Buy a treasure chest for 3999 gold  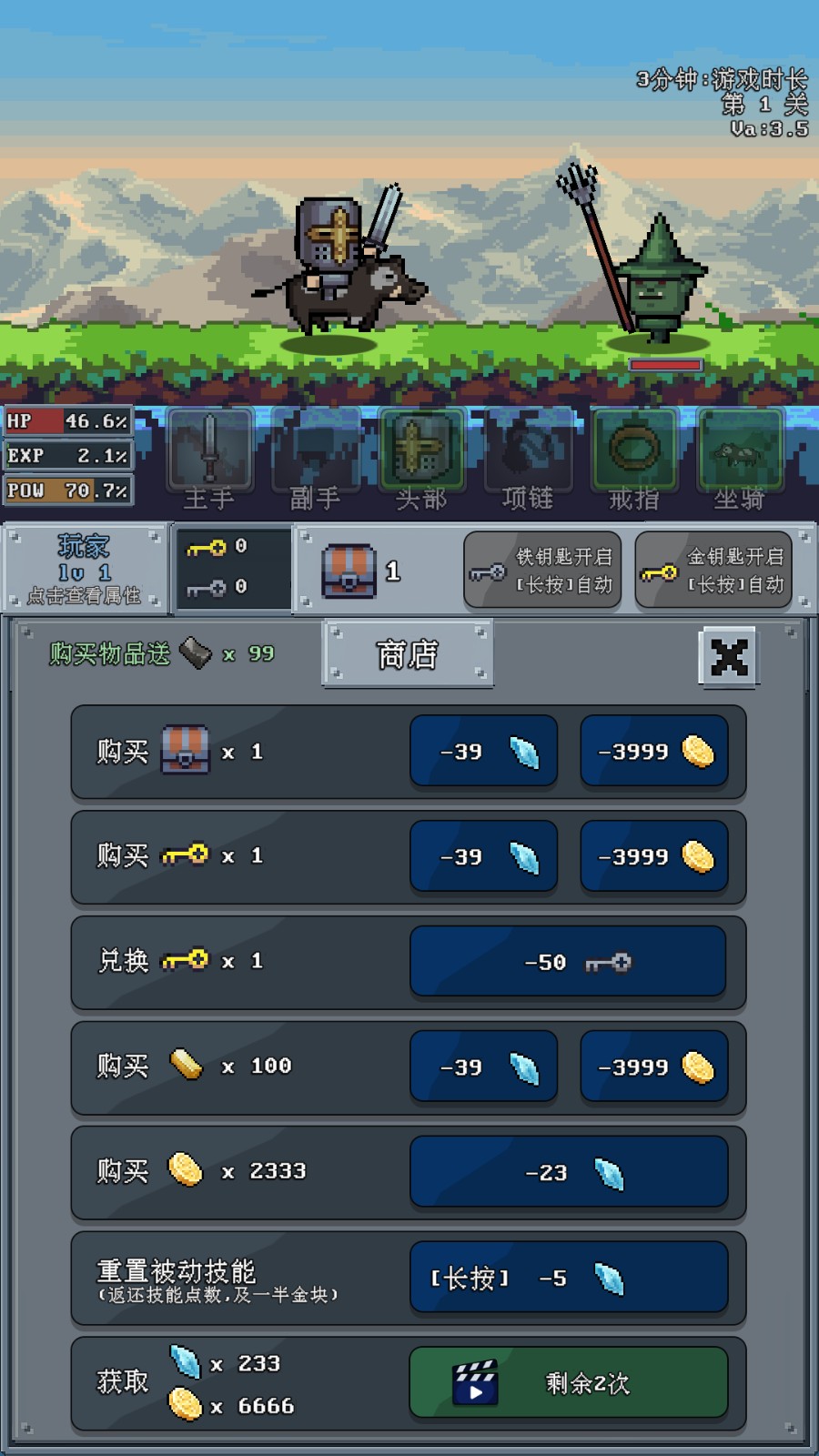[x=654, y=752]
